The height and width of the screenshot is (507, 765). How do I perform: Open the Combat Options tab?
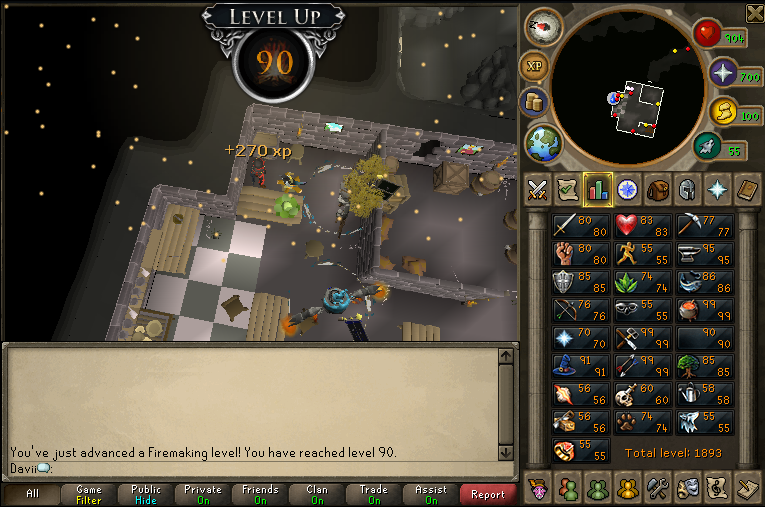tap(538, 188)
